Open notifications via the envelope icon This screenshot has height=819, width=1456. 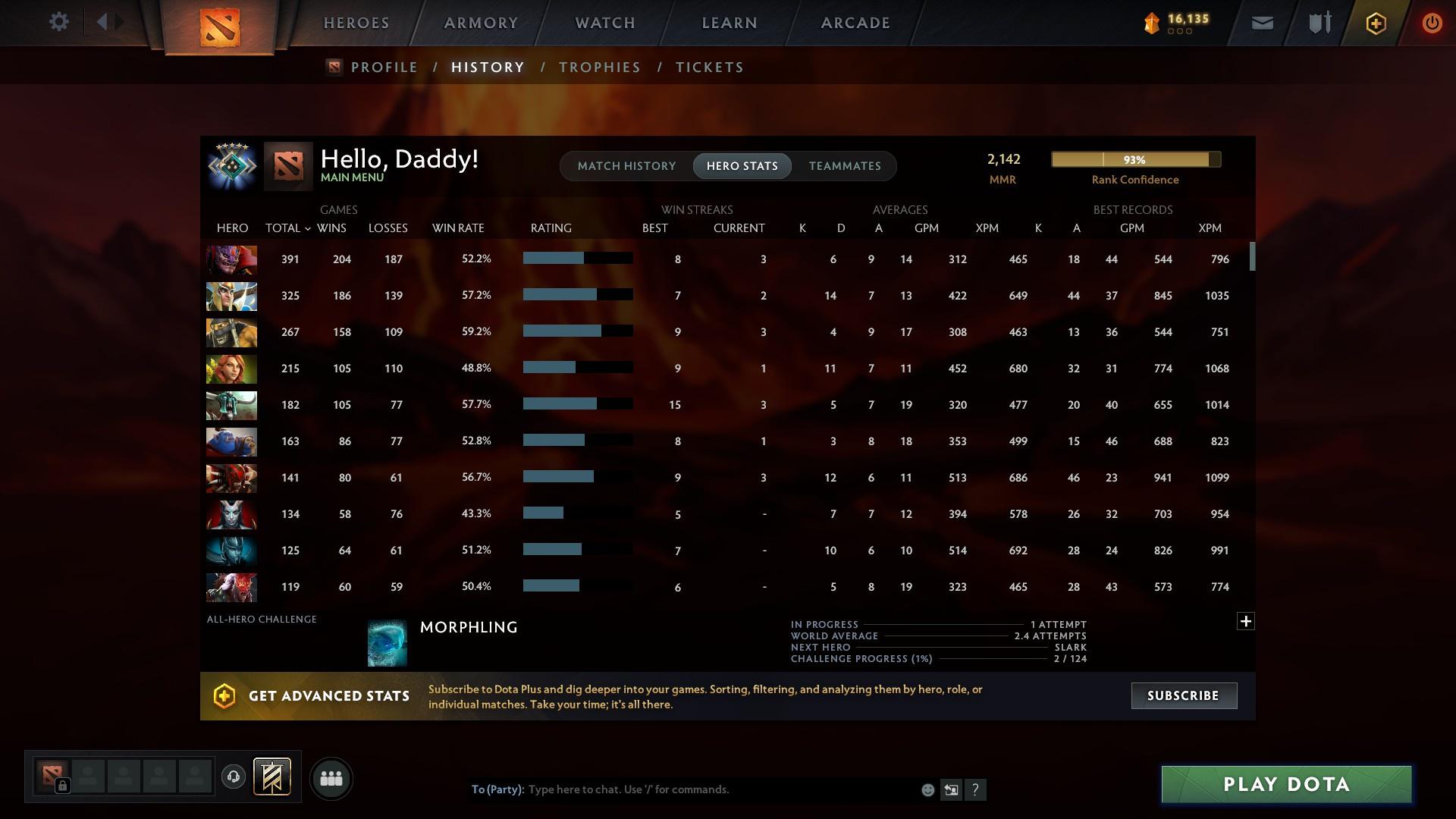(1262, 22)
